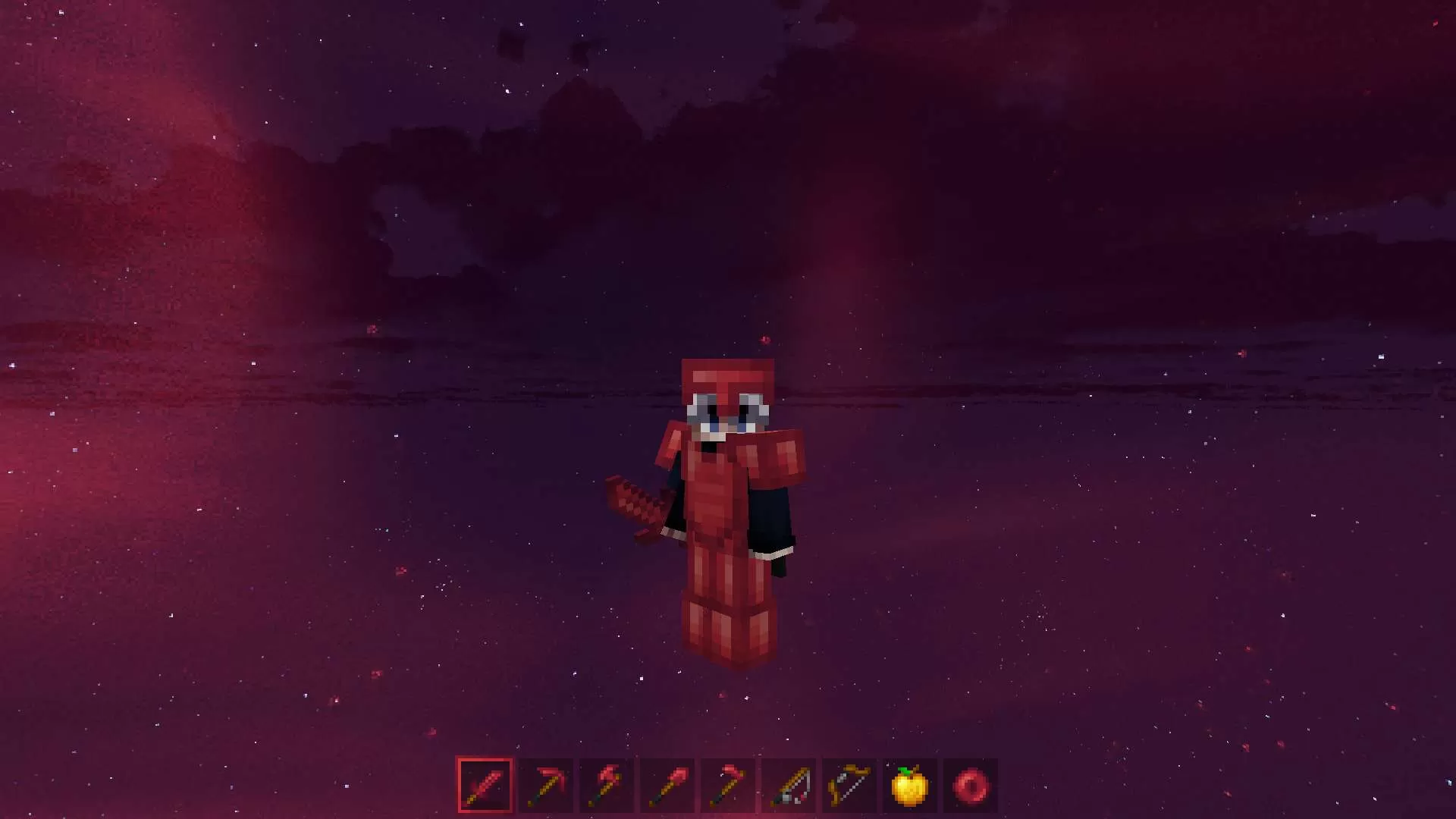
Task: Select the golden apple slot
Action: click(910, 786)
